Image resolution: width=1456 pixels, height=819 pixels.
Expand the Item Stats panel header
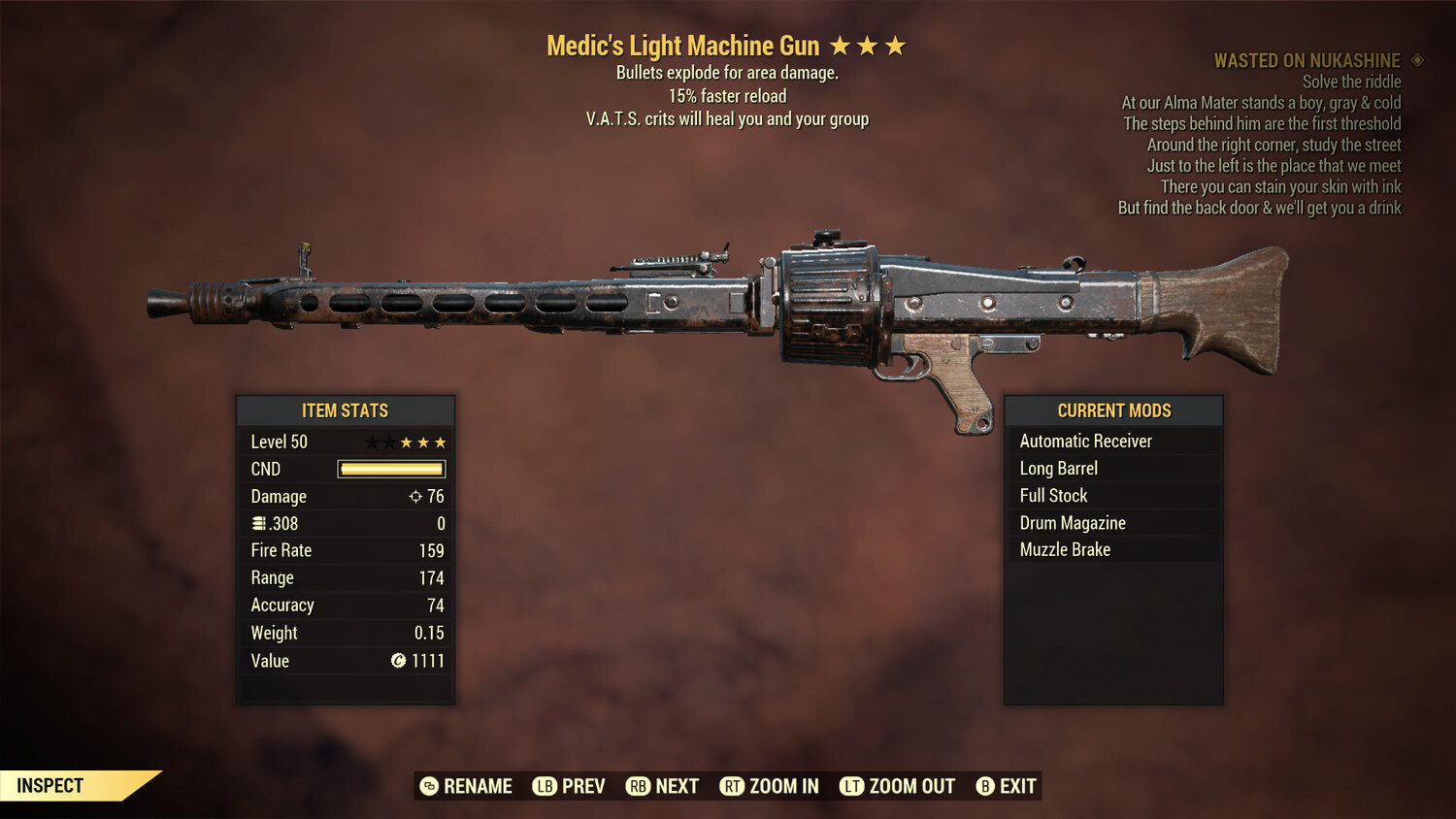(x=346, y=410)
